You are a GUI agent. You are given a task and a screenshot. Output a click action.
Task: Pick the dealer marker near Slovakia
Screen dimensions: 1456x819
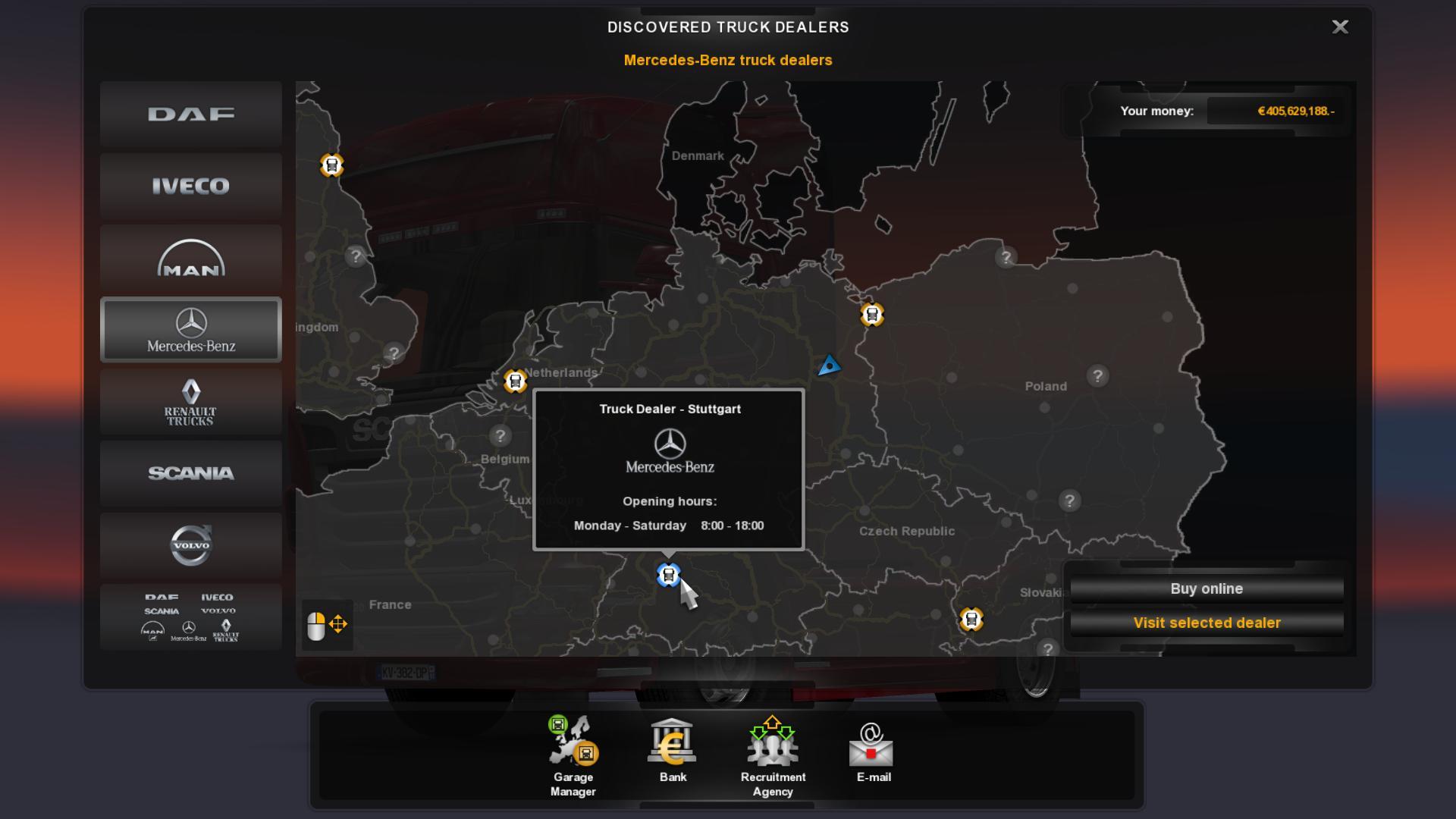click(x=971, y=620)
